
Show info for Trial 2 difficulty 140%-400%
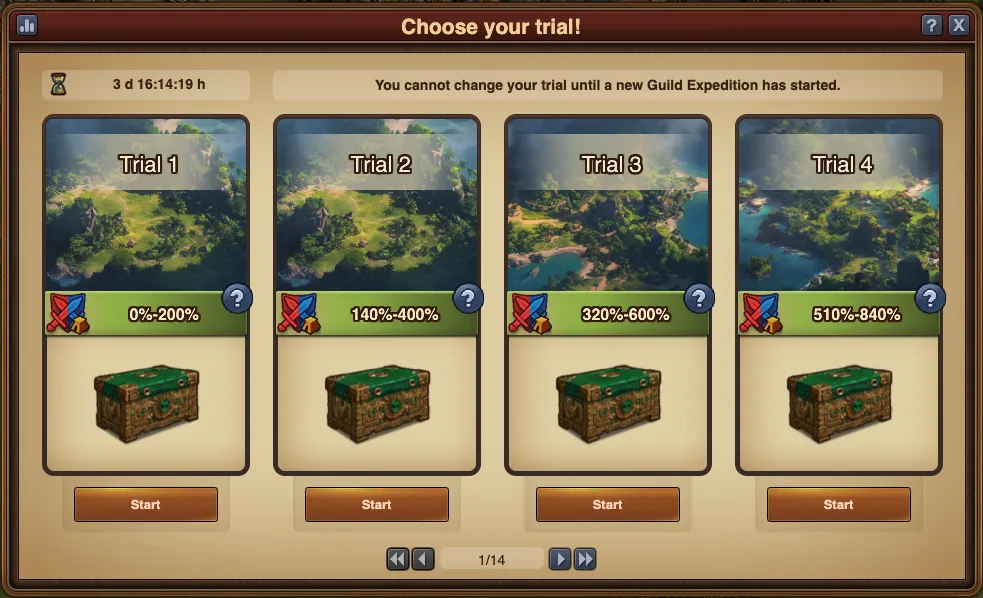pyautogui.click(x=468, y=298)
